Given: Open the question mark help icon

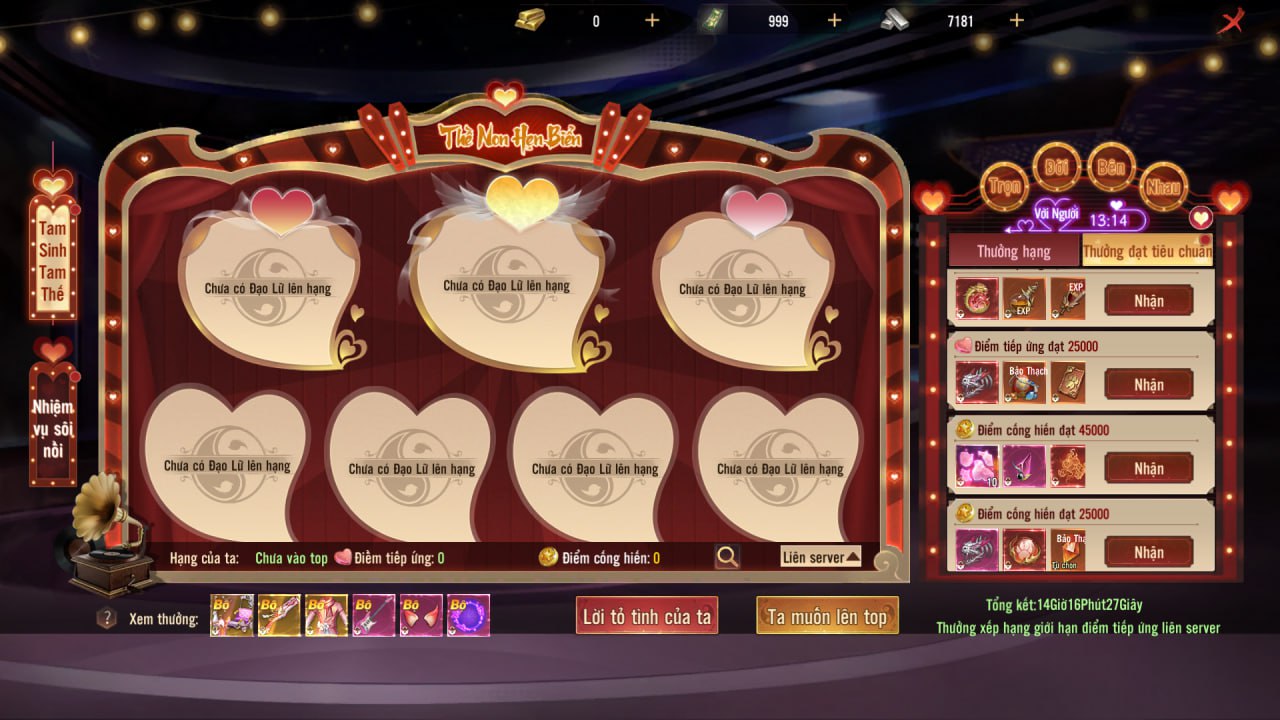Looking at the screenshot, I should click(107, 618).
